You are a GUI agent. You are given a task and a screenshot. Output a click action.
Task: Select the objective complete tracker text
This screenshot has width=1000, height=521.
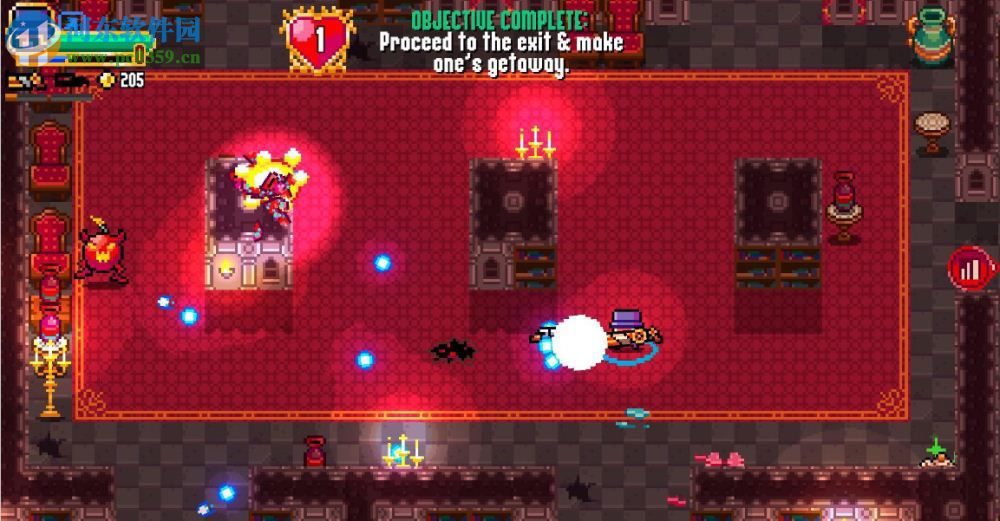500,42
